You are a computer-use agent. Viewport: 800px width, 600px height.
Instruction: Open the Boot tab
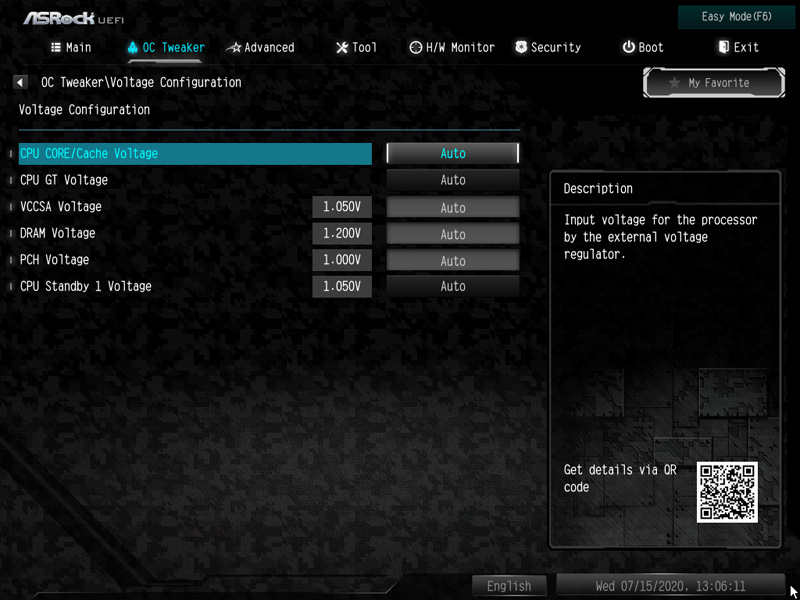(643, 47)
